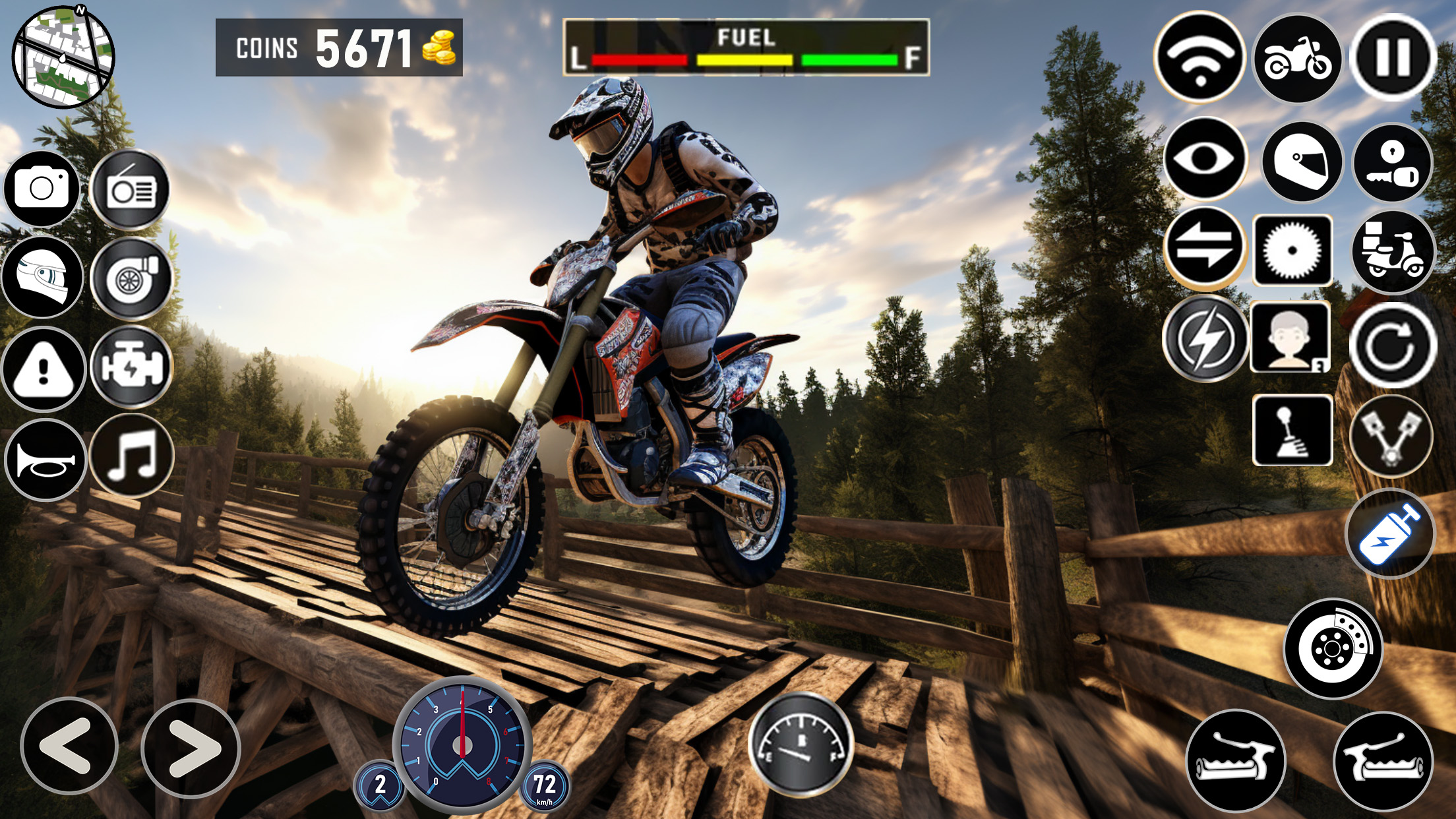Screen dimensions: 1456x819
Task: Turn on the radio
Action: pyautogui.click(x=131, y=190)
